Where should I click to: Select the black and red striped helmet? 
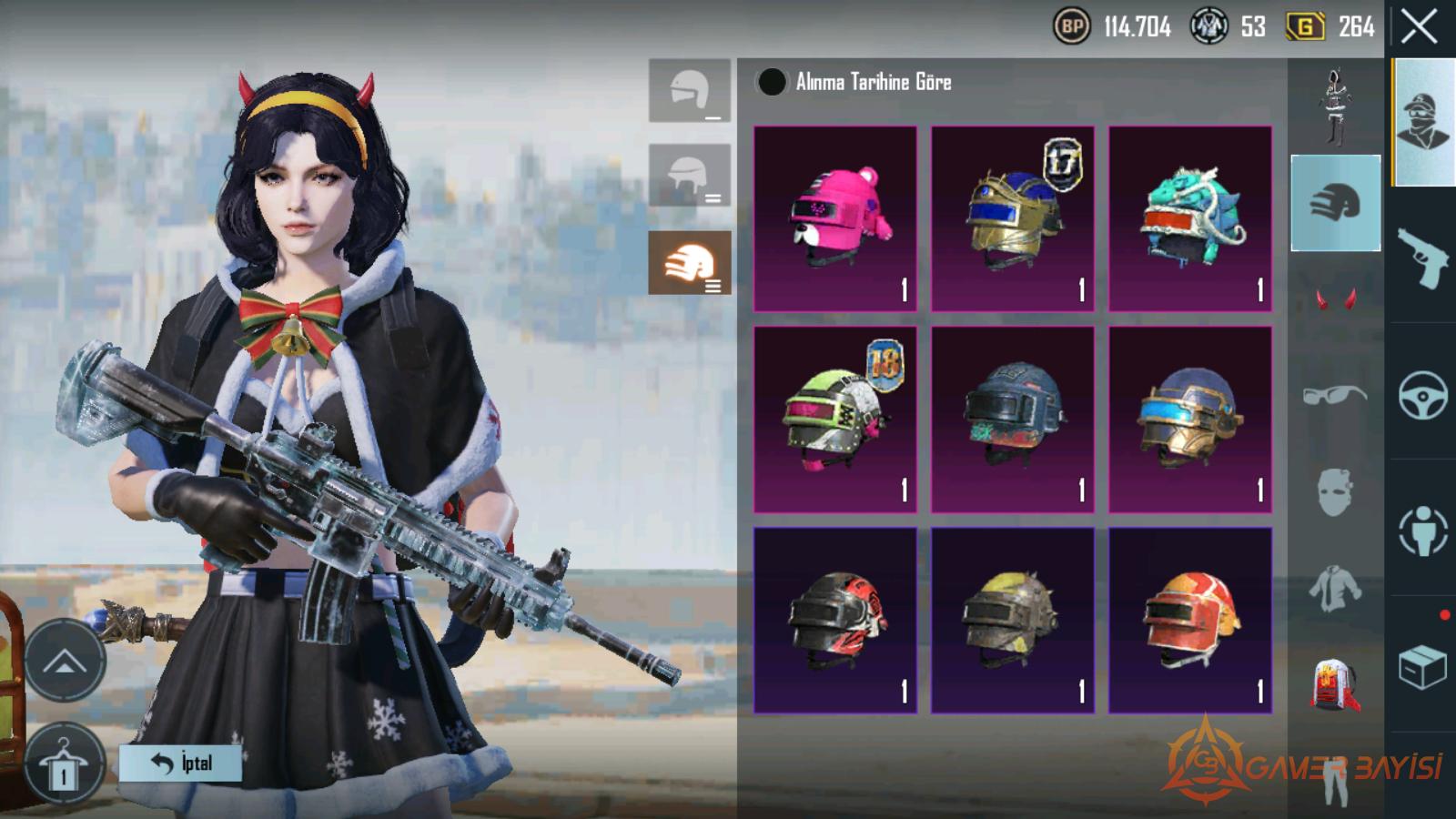coord(835,619)
